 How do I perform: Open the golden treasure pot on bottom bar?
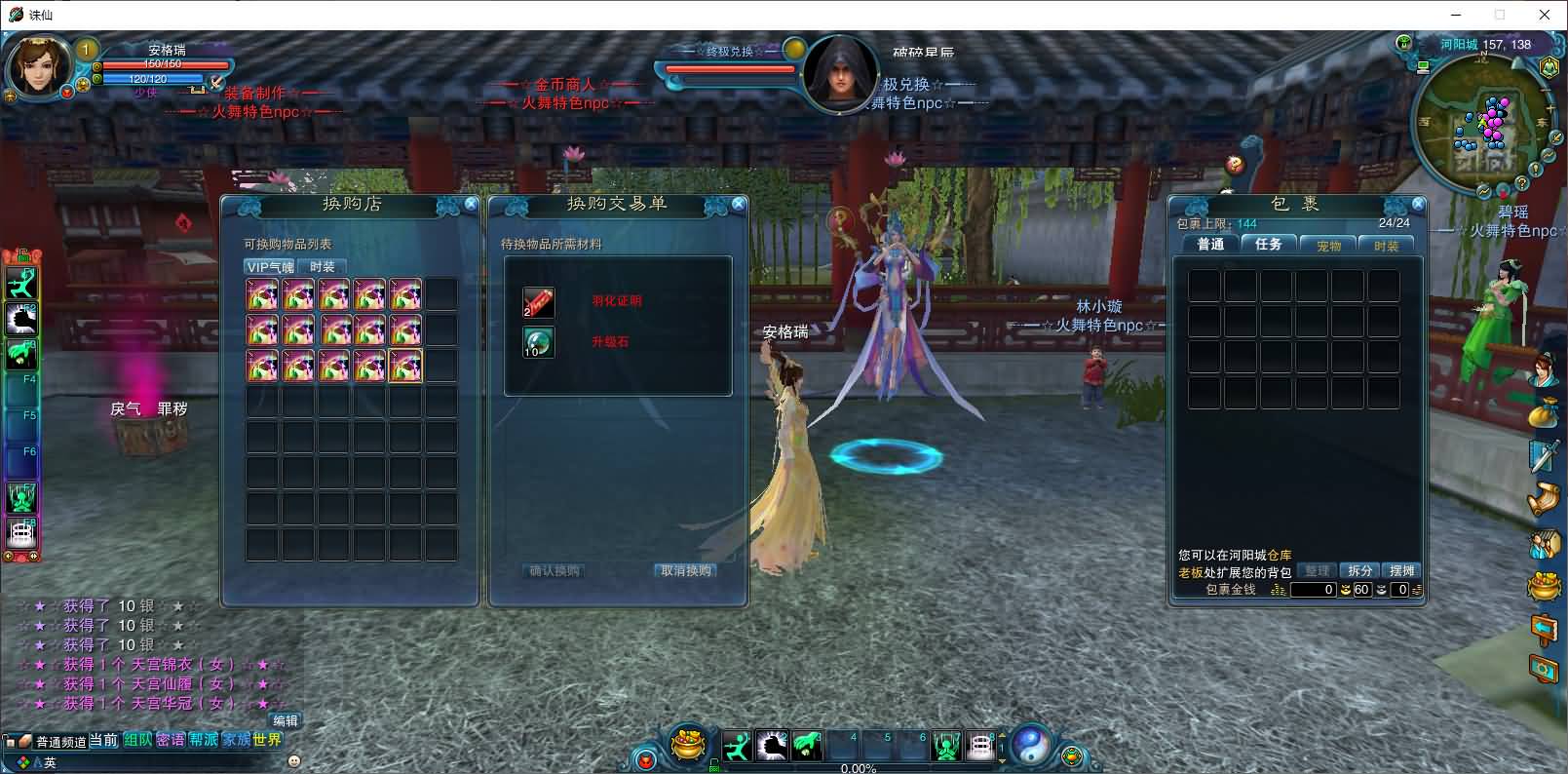[x=689, y=746]
